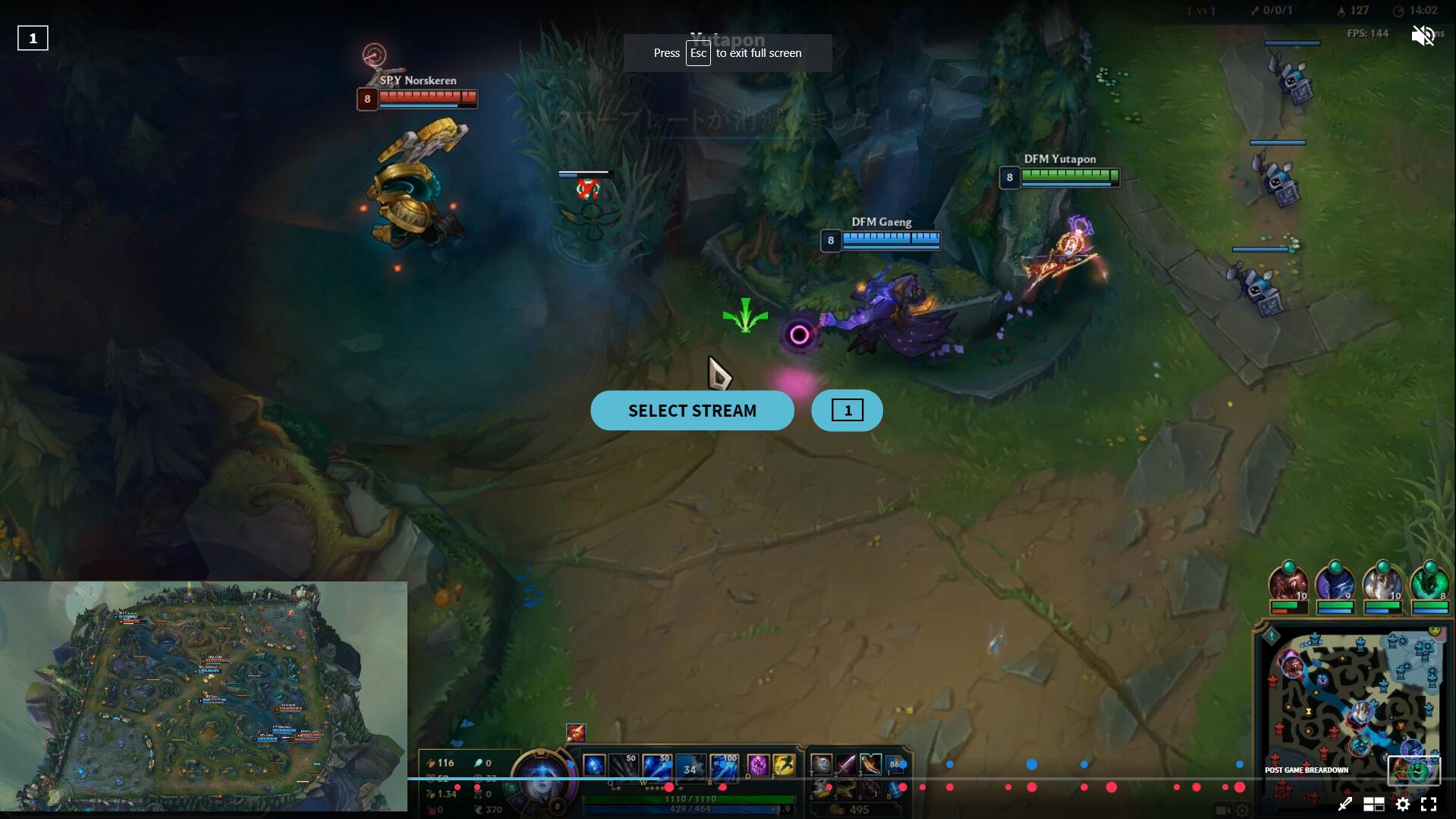Open the SELECT STREAM picker
This screenshot has width=1456, height=819.
pyautogui.click(x=691, y=410)
